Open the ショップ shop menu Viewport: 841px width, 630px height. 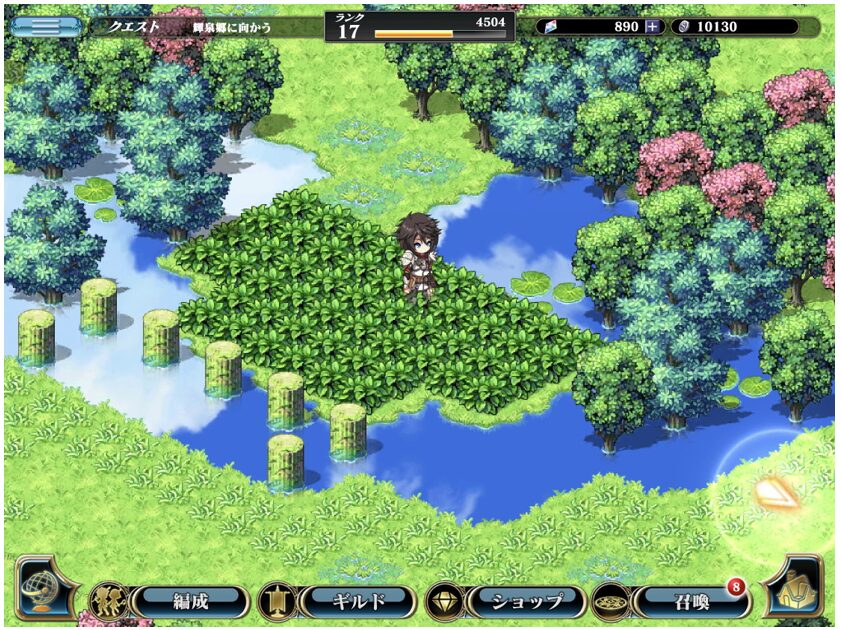pyautogui.click(x=525, y=601)
